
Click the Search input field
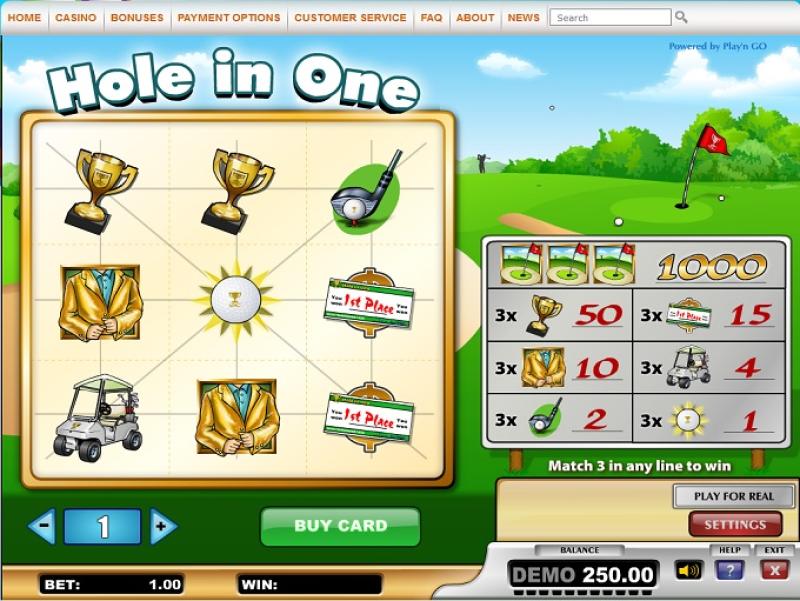(x=610, y=17)
